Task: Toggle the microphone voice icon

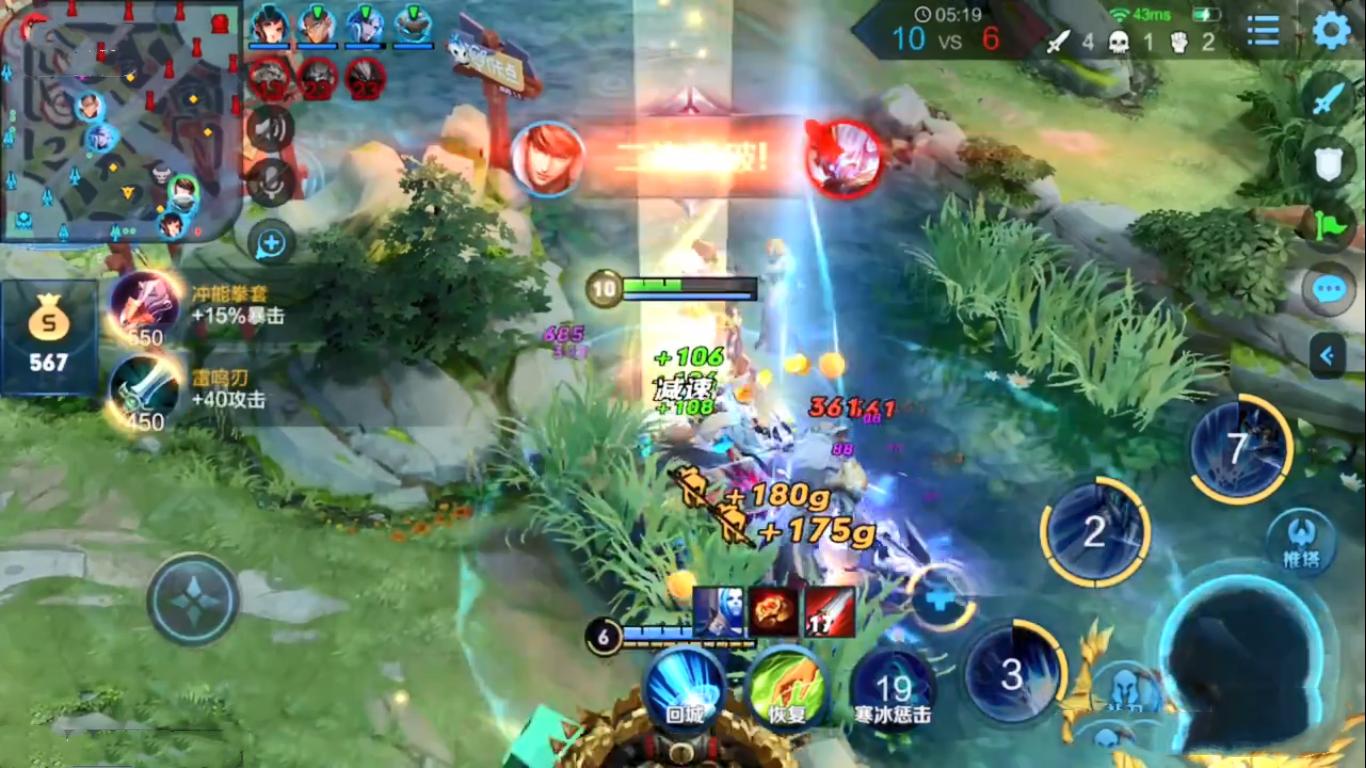Action: [271, 182]
